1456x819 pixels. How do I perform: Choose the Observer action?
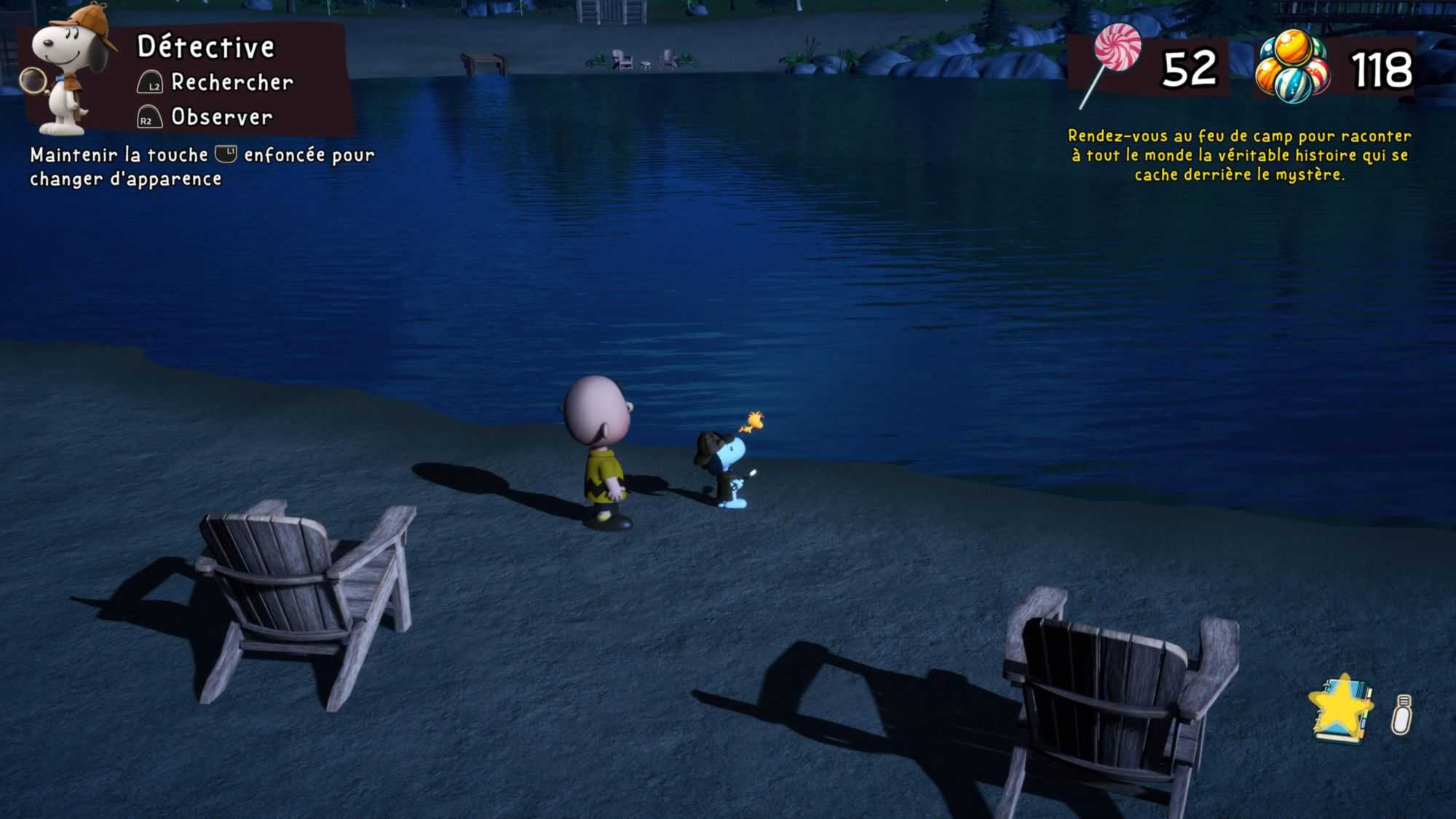tap(221, 116)
